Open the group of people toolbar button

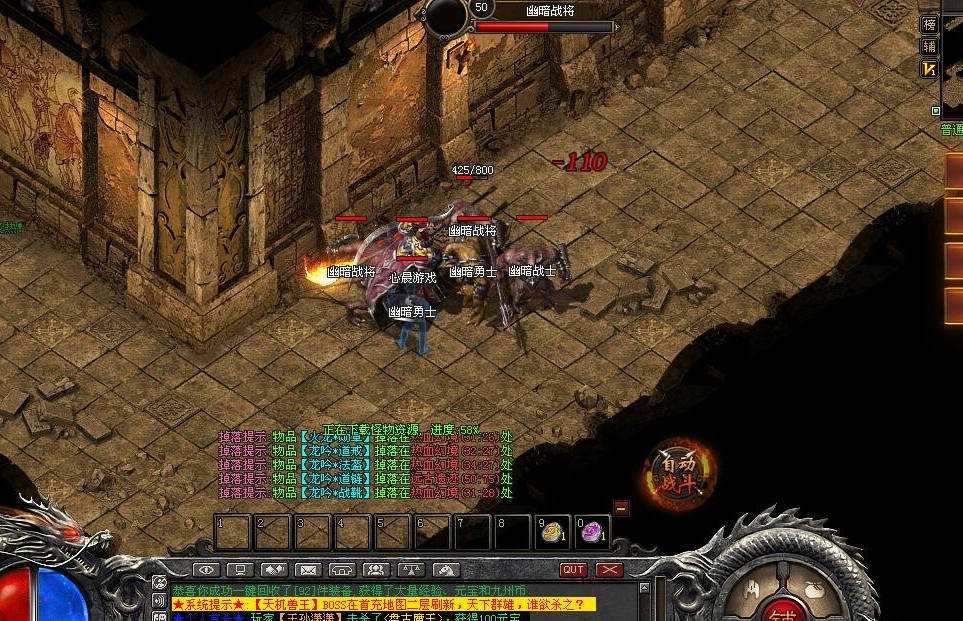click(x=376, y=570)
